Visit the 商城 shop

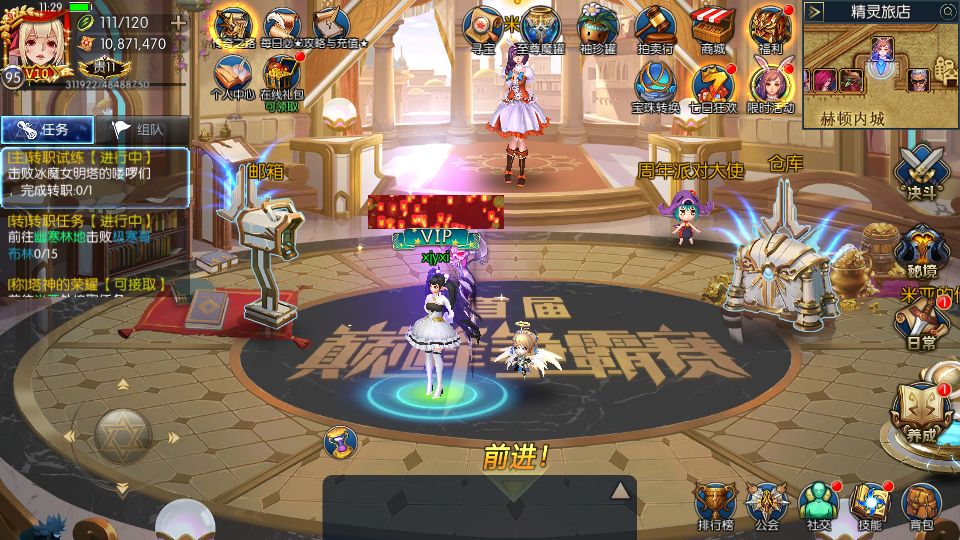click(x=713, y=28)
